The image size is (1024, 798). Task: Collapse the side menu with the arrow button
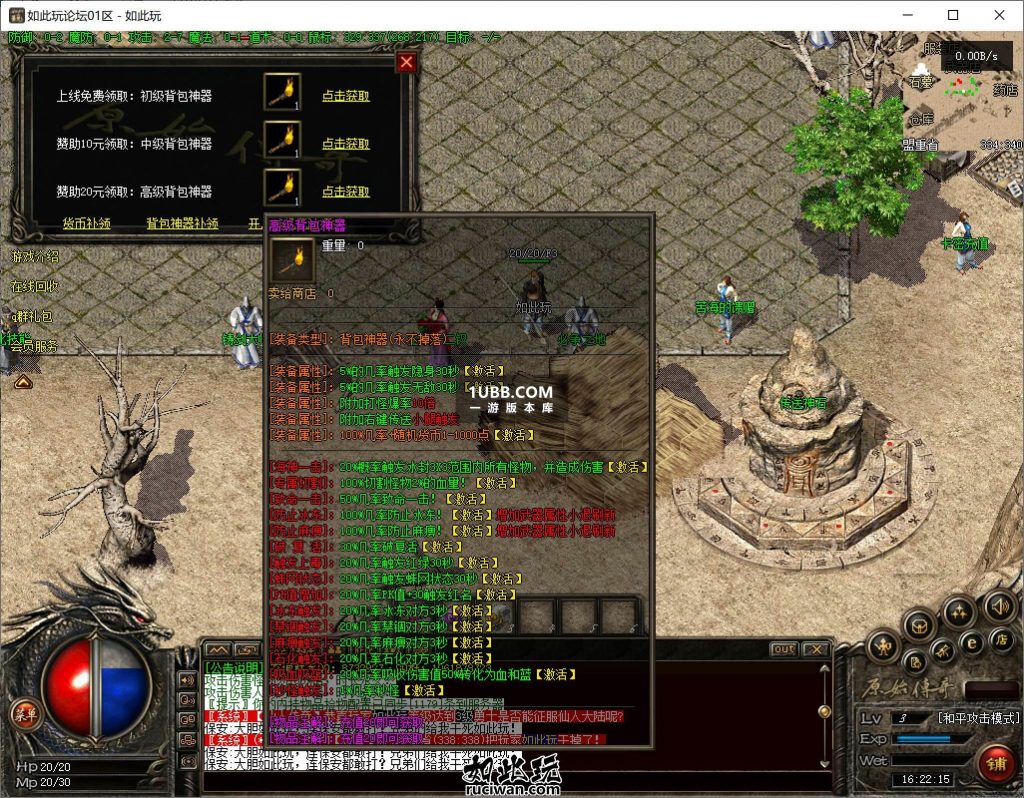point(23,381)
